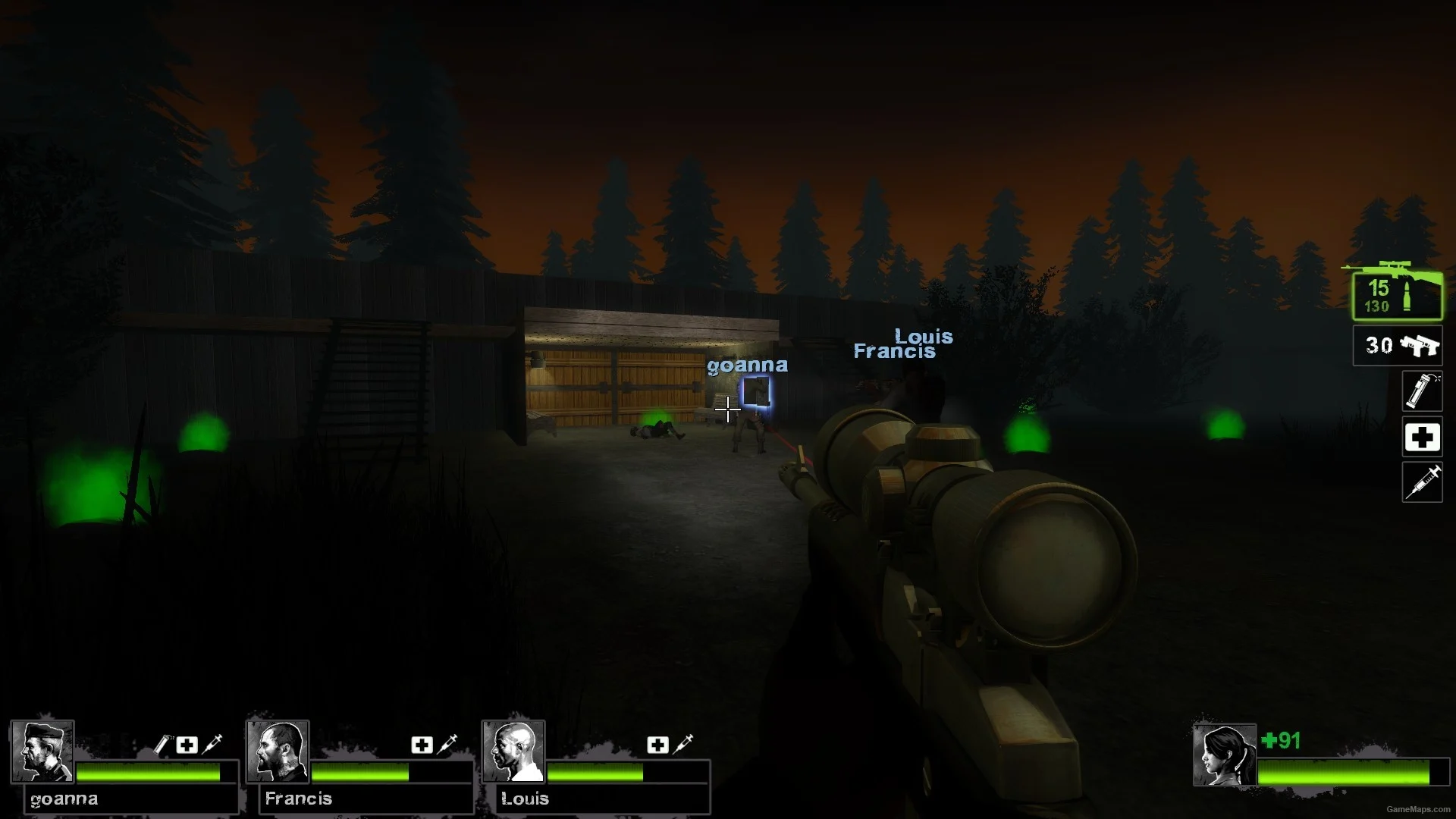Click your own survivor portrait
This screenshot has height=819, width=1456.
(1224, 755)
